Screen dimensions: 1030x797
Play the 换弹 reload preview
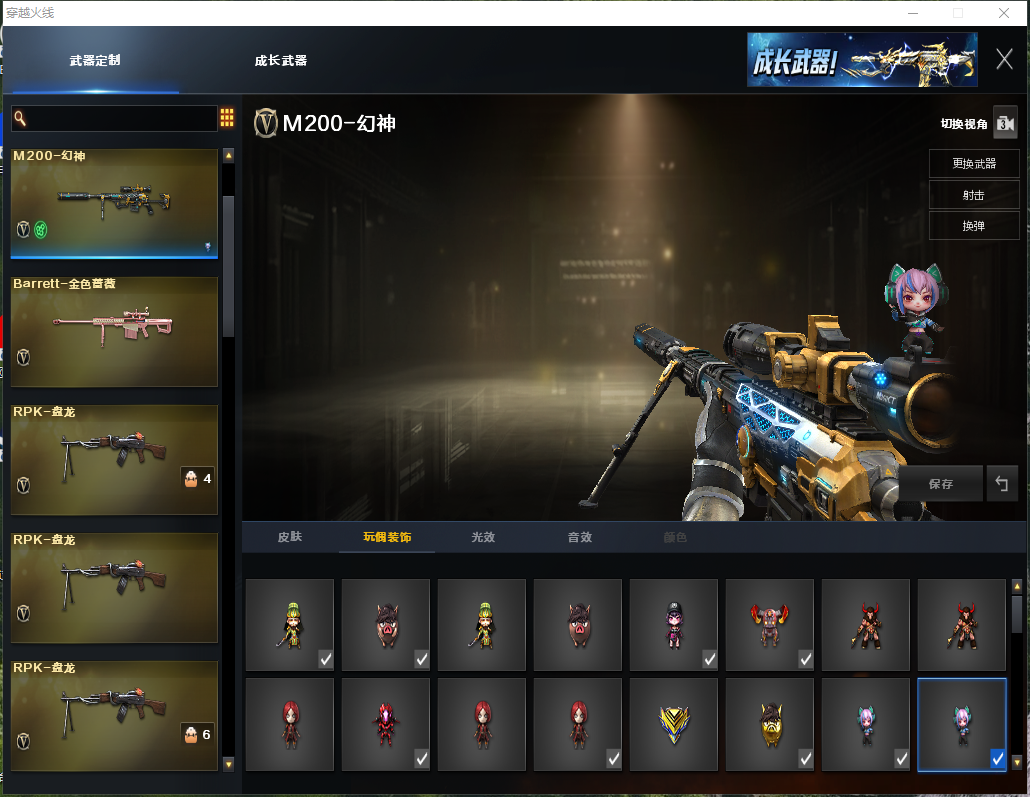[x=973, y=226]
